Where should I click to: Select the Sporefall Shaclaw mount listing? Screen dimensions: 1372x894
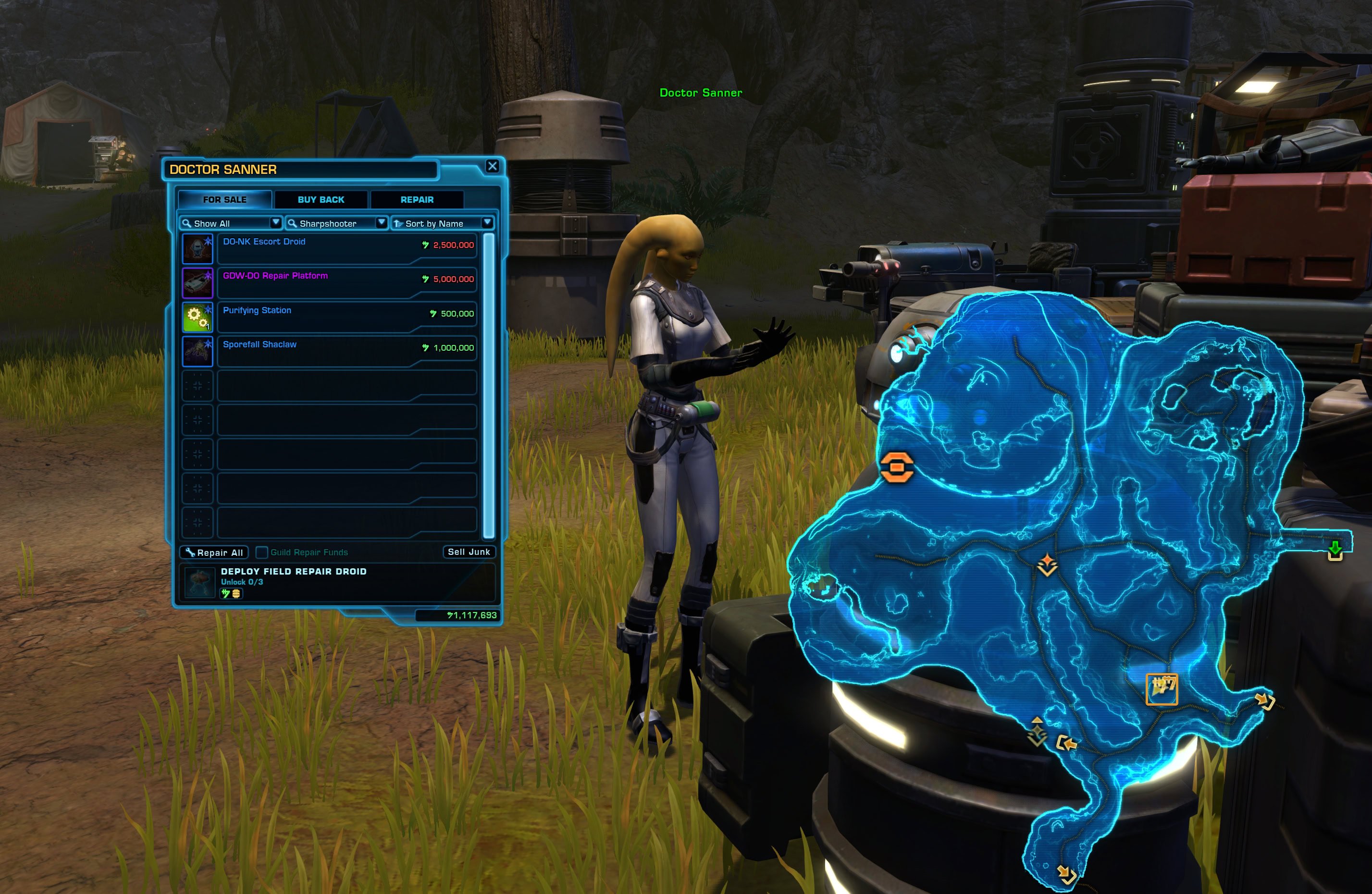[x=346, y=351]
